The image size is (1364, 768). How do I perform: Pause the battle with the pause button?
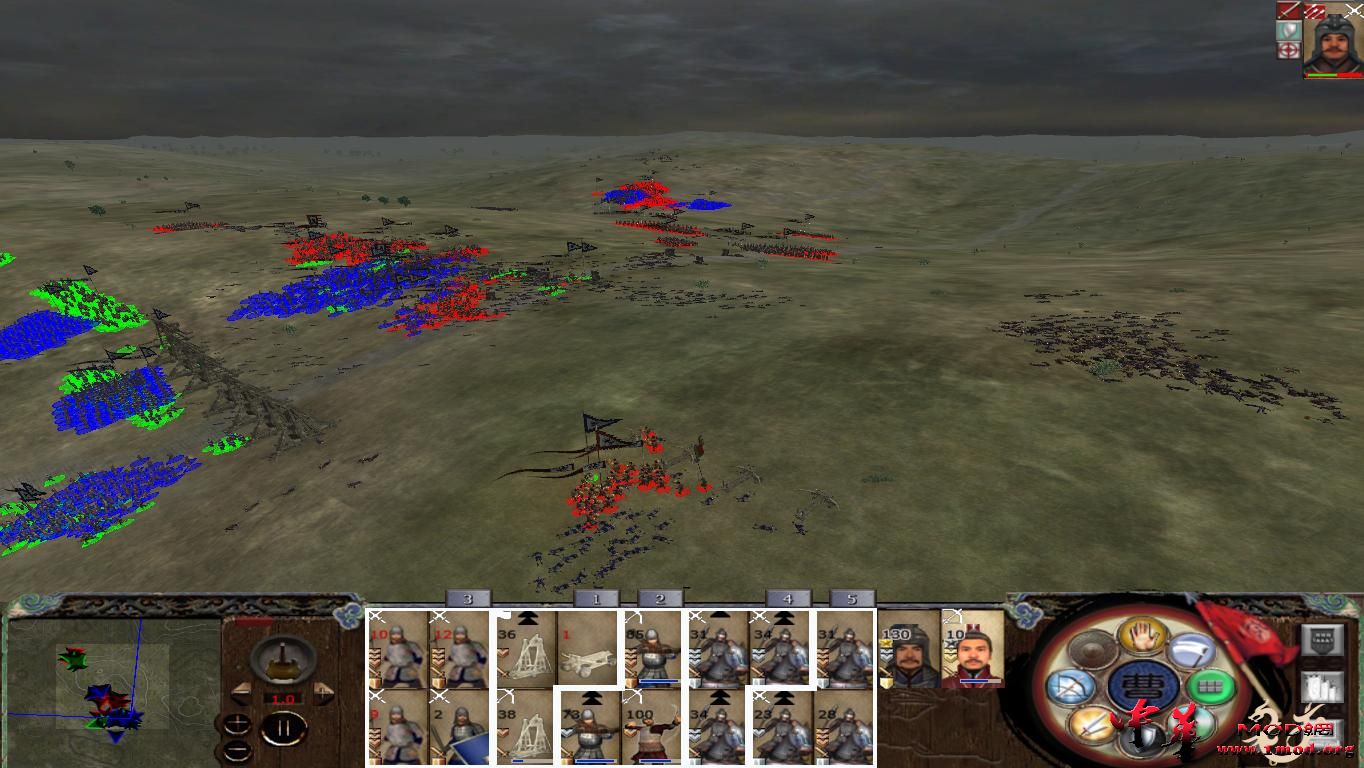(x=285, y=727)
